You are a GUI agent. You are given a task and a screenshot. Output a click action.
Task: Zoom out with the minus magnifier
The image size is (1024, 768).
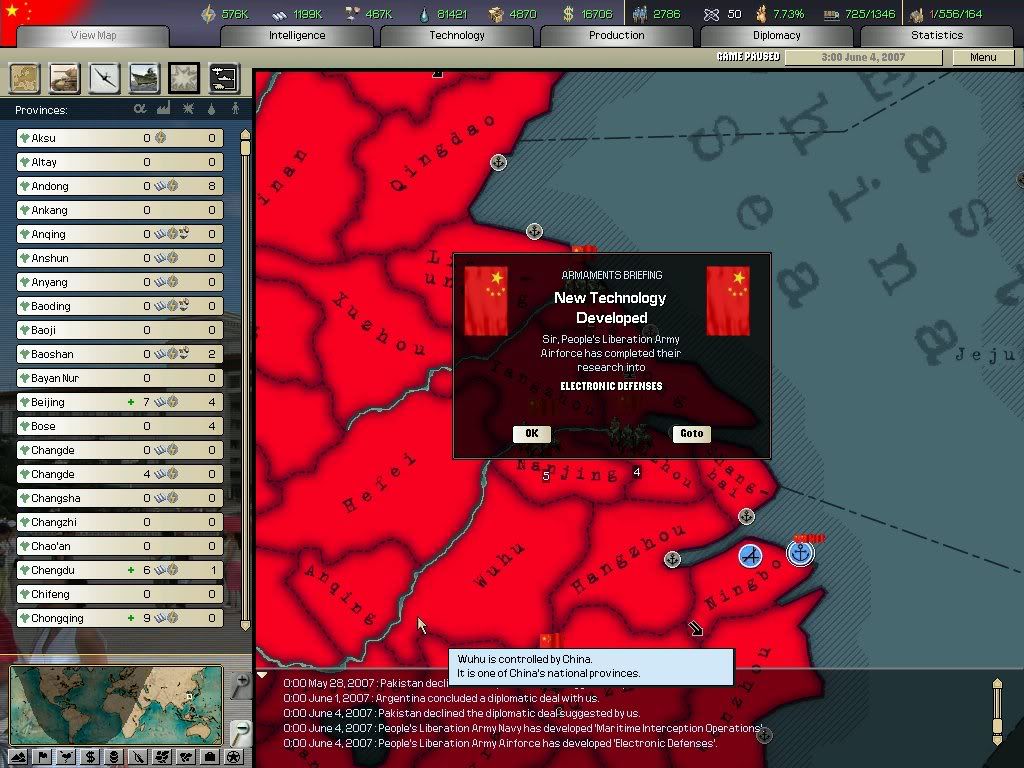tap(240, 731)
